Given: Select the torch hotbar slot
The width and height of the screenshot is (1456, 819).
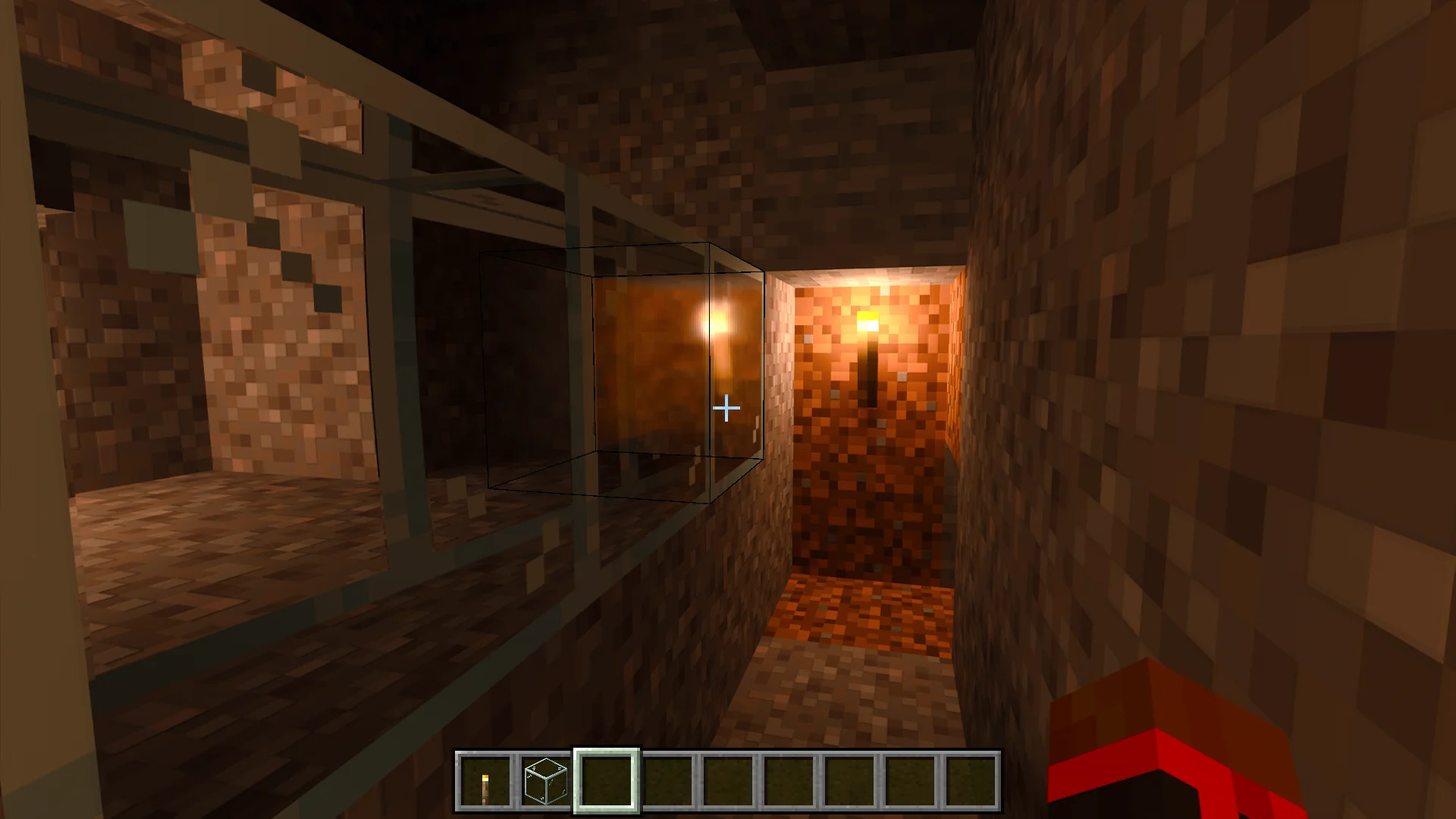Looking at the screenshot, I should [485, 781].
